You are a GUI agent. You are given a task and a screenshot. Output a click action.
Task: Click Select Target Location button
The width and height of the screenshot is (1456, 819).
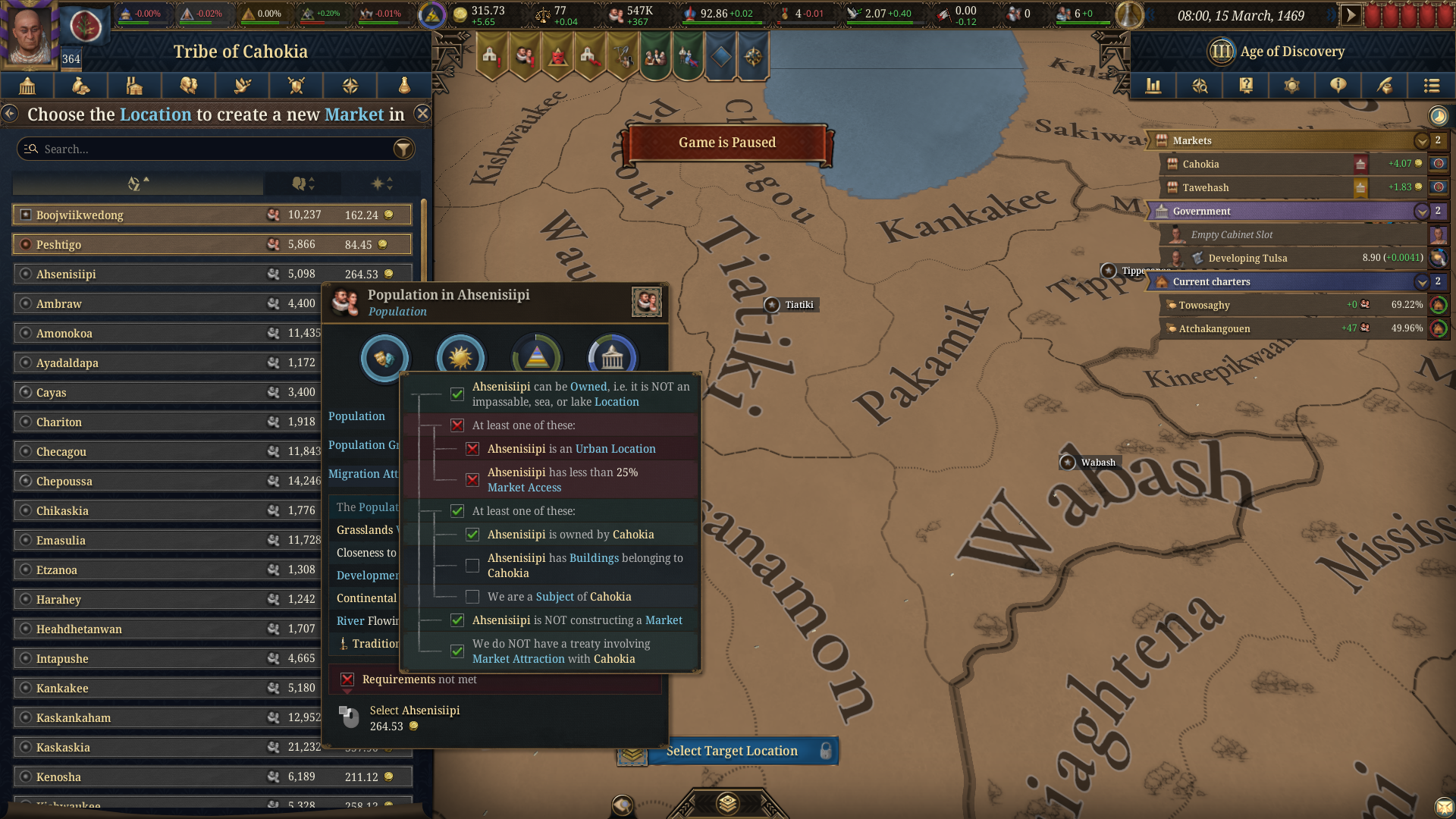click(x=731, y=751)
